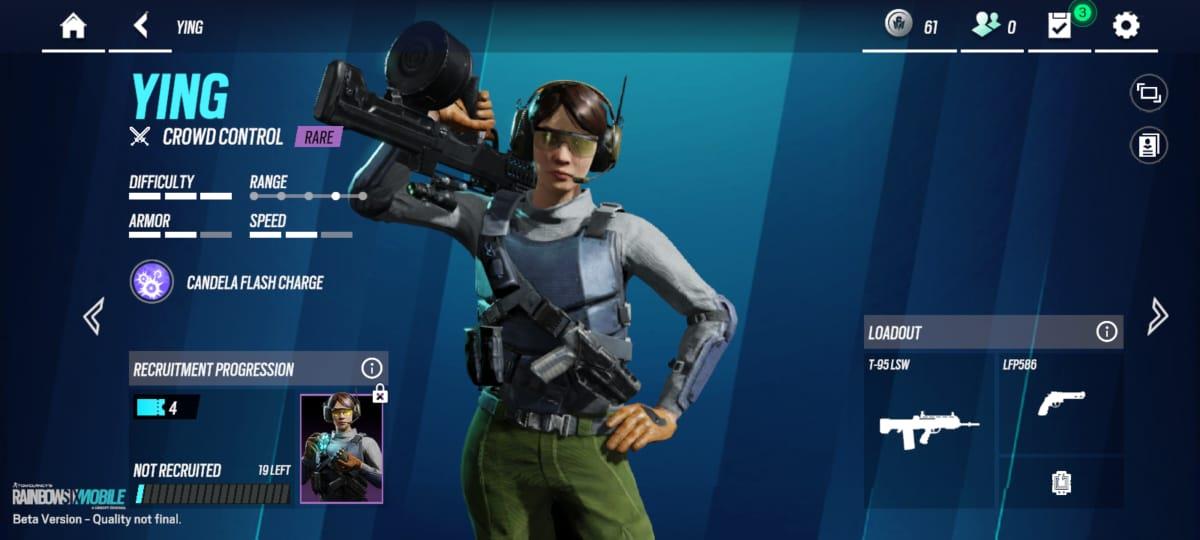Viewport: 1200px width, 540px height.
Task: View Candela Flash Charge ability details
Action: (x=151, y=282)
